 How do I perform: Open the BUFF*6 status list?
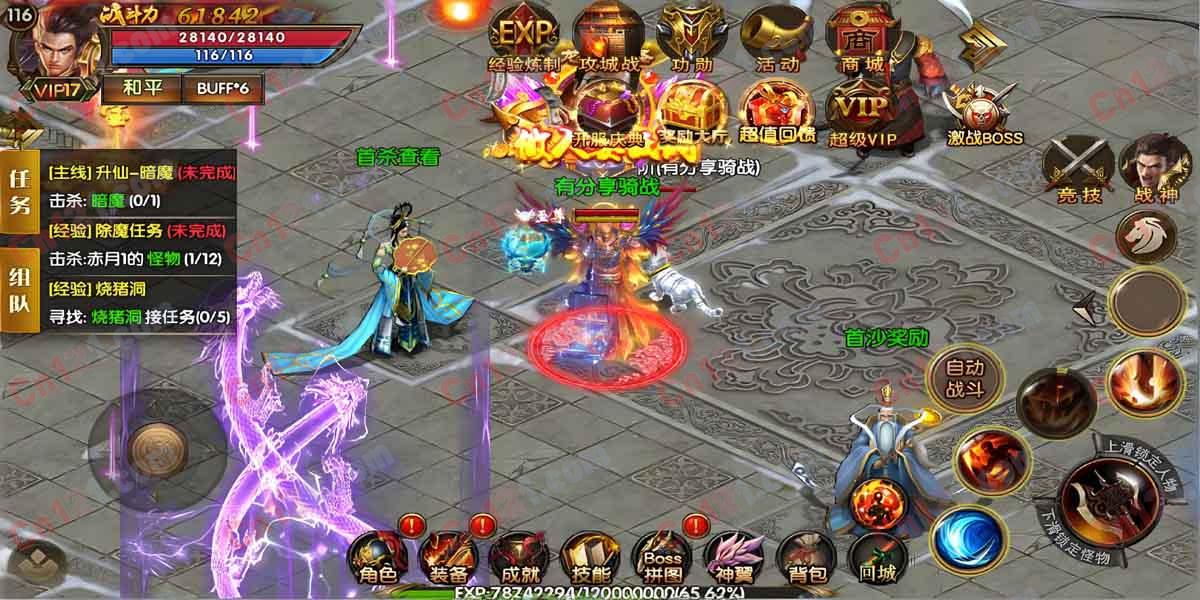click(x=222, y=87)
